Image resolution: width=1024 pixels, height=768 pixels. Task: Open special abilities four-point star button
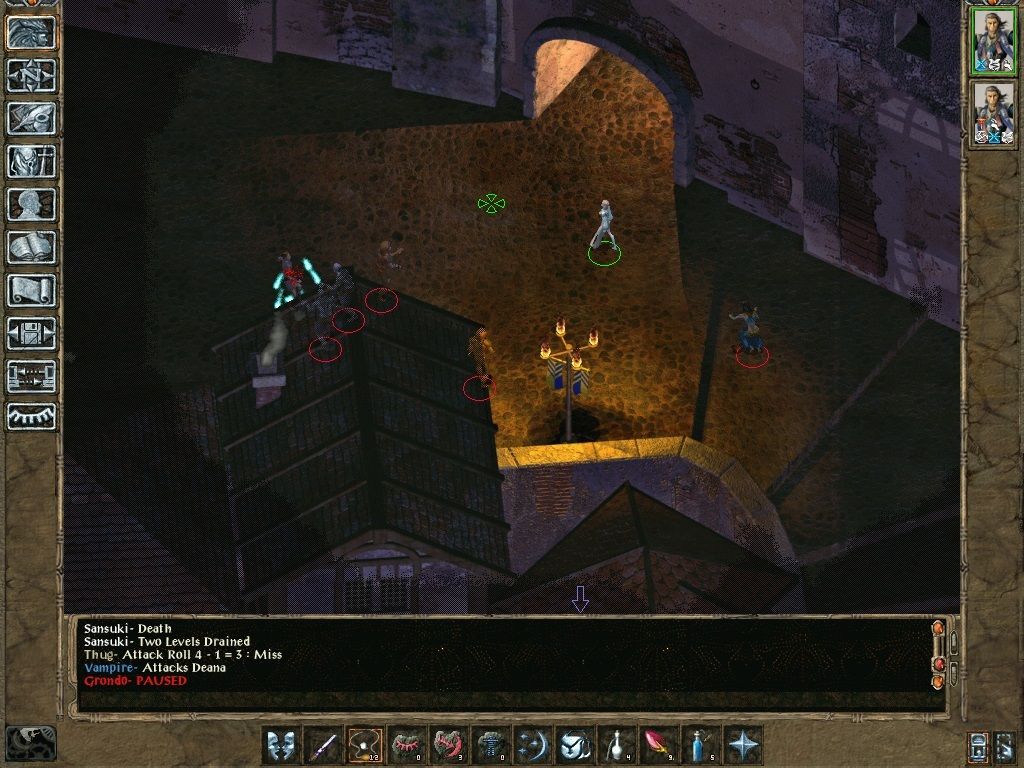pos(742,746)
